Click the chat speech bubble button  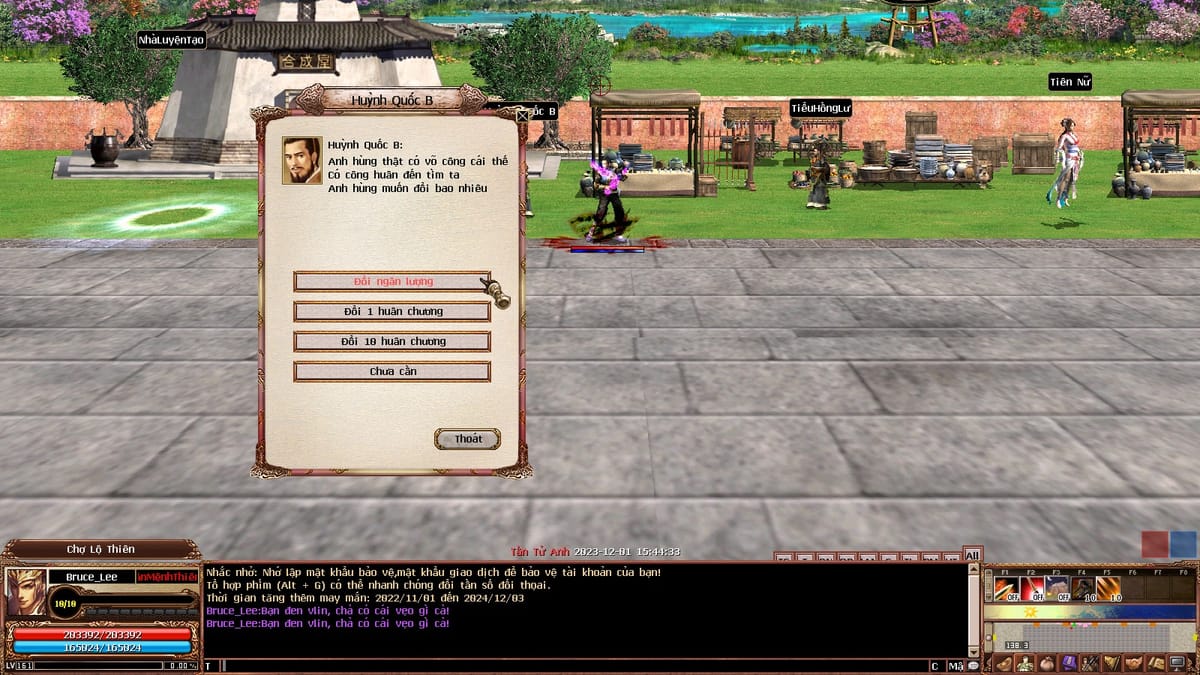click(973, 666)
